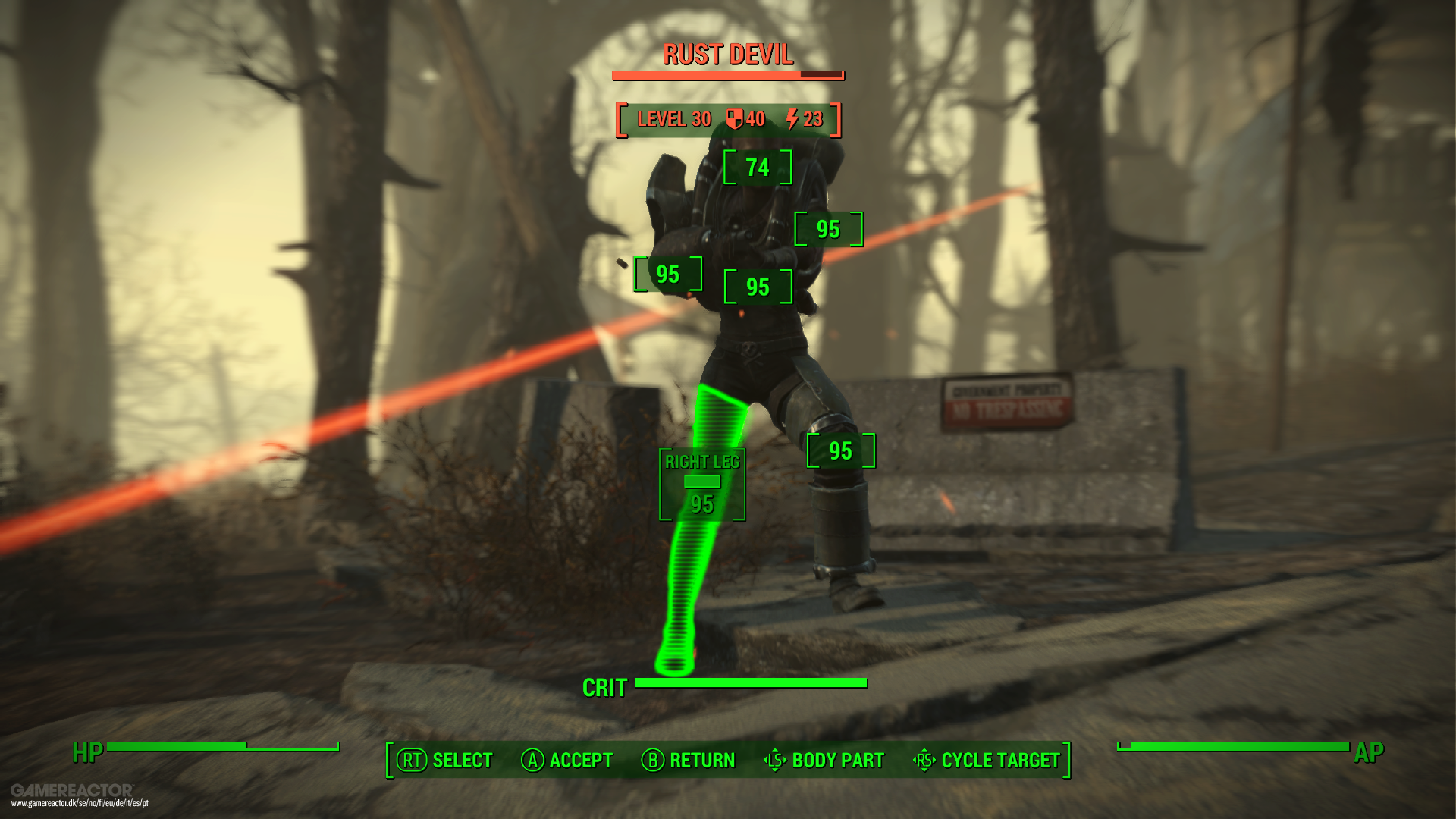The height and width of the screenshot is (819, 1456).
Task: Click the CRIT charge meter bar
Action: point(751,681)
